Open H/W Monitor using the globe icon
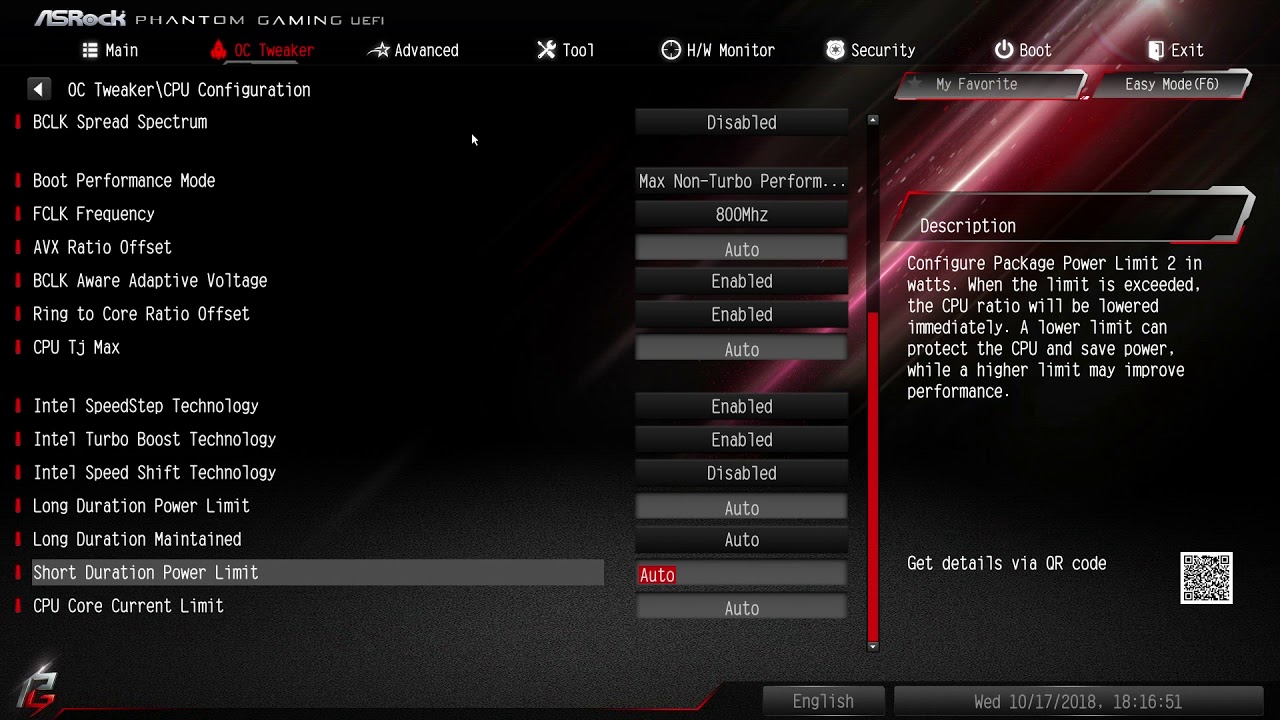The height and width of the screenshot is (720, 1280). click(669, 49)
